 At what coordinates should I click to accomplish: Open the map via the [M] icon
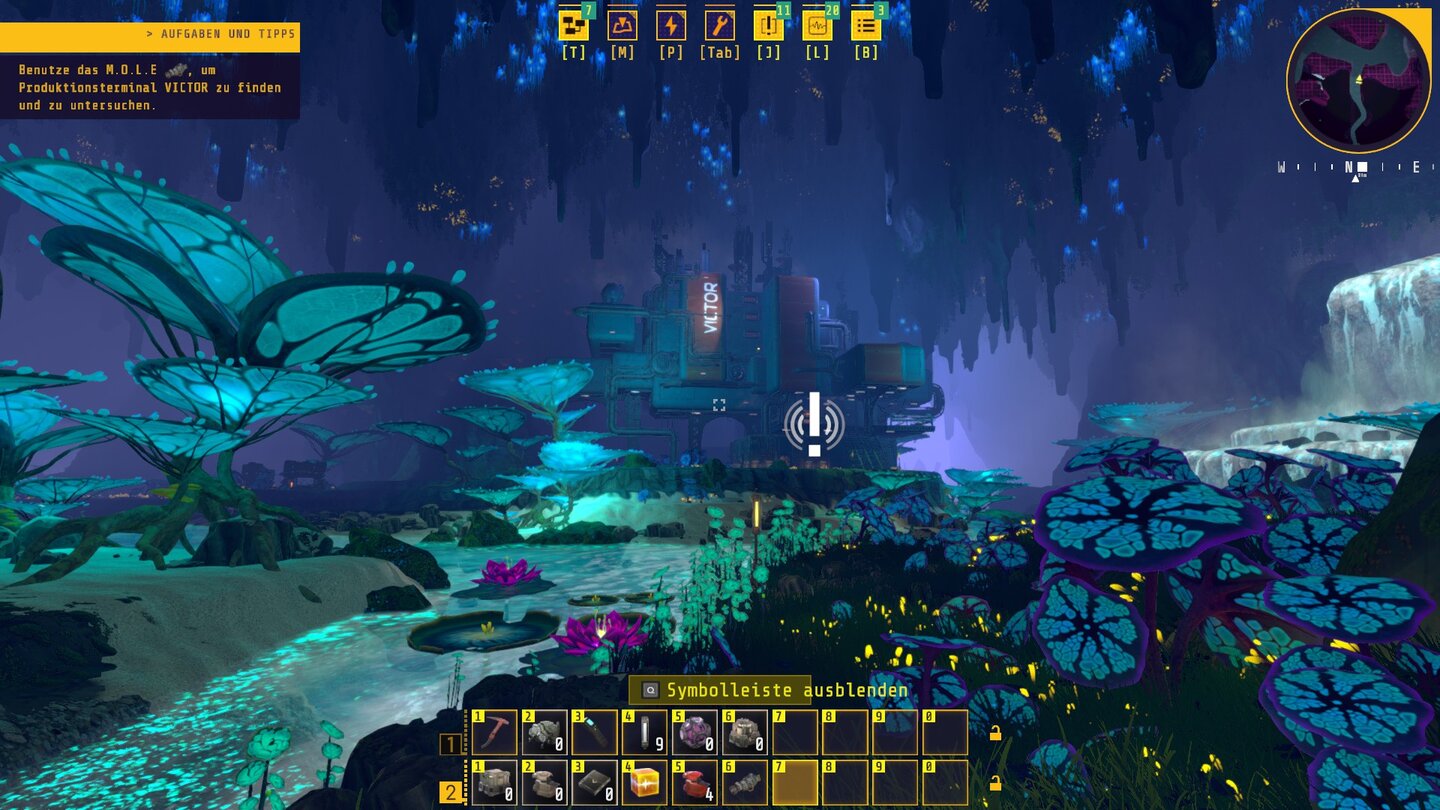(622, 25)
